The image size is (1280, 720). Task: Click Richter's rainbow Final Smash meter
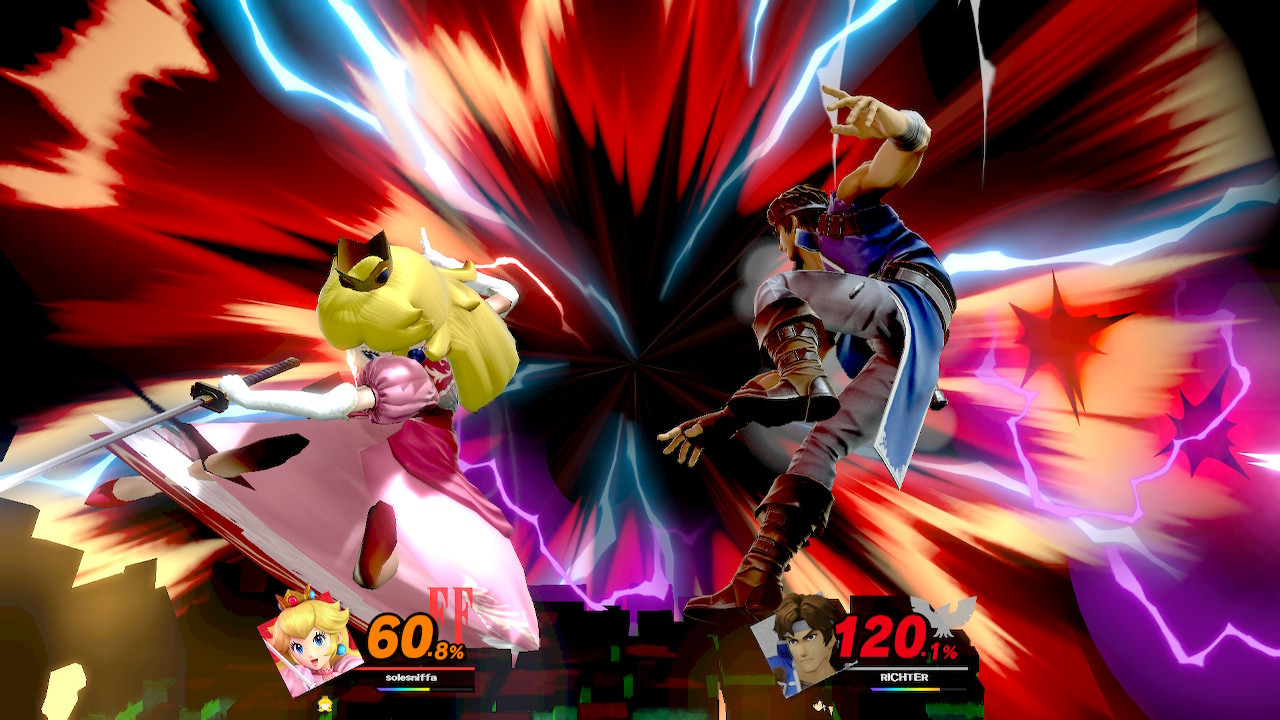pyautogui.click(x=903, y=688)
